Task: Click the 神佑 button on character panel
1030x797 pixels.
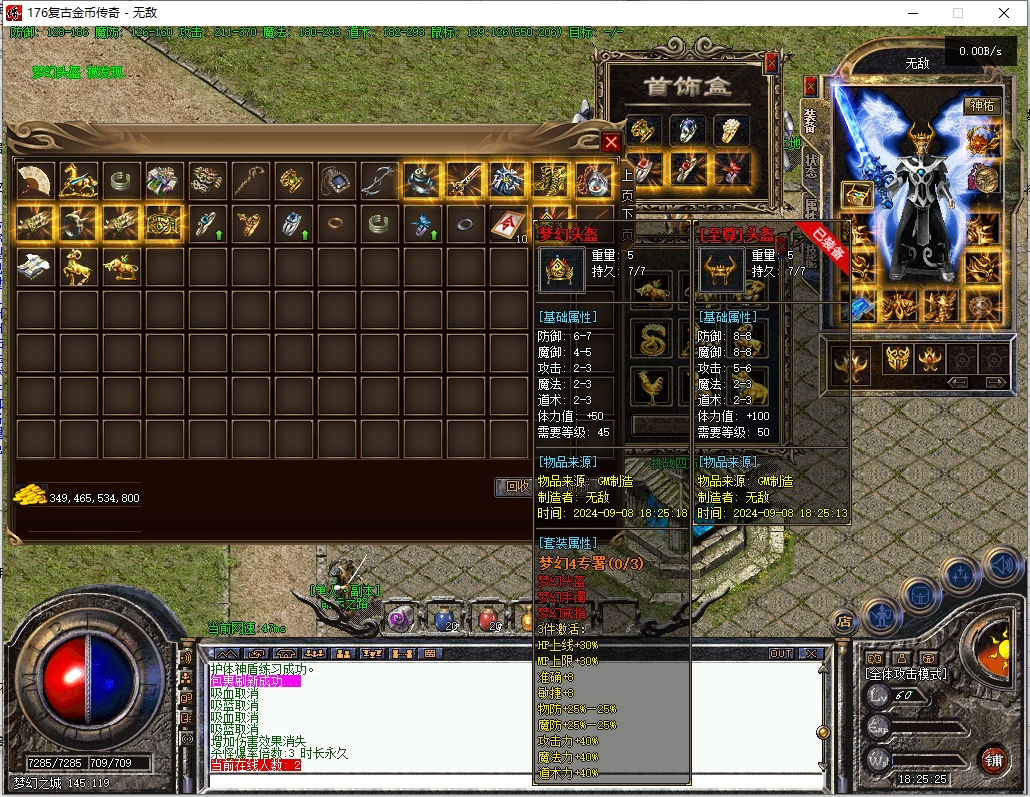Action: [981, 105]
